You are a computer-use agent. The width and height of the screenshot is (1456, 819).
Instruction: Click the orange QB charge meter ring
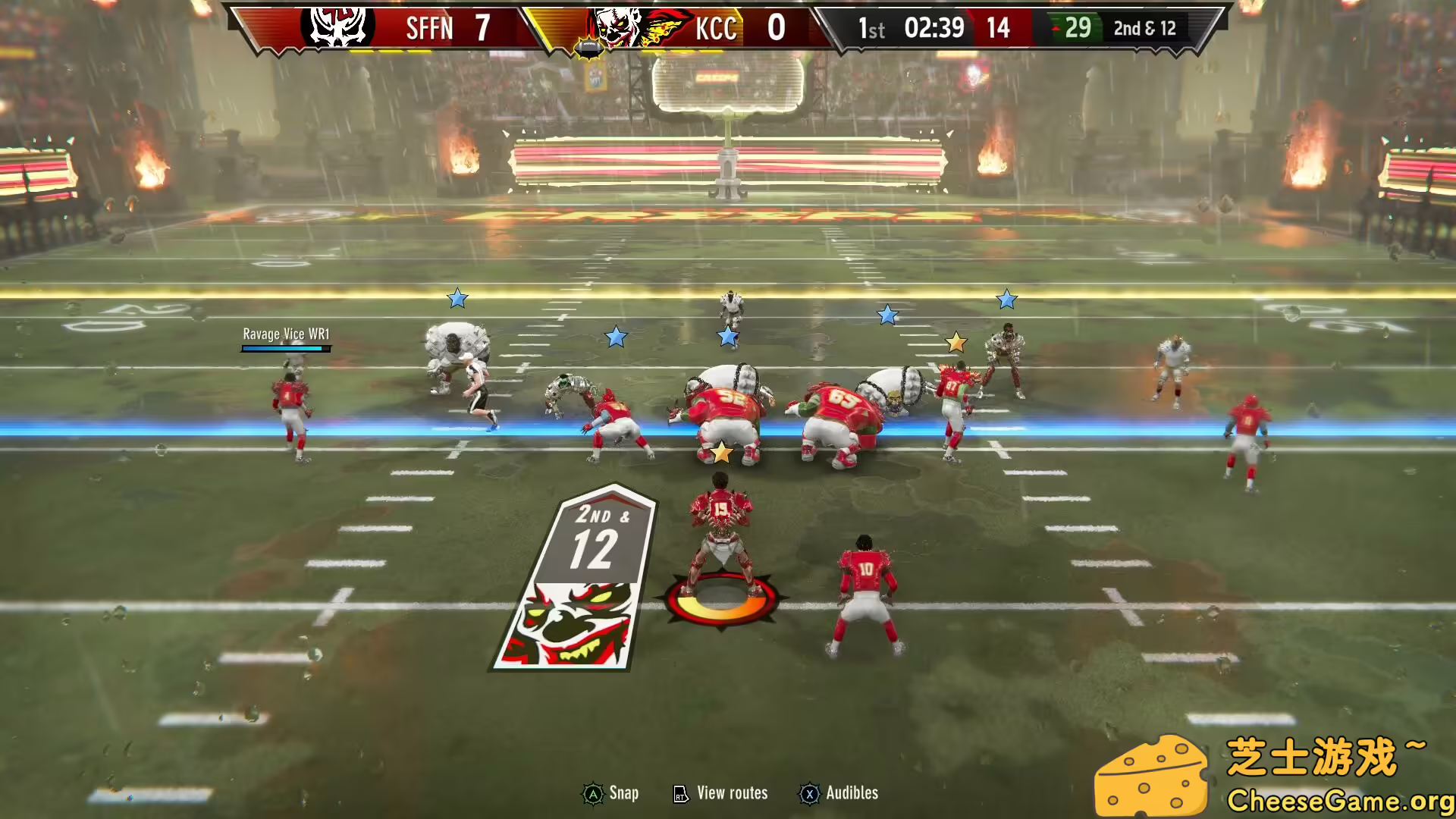720,599
